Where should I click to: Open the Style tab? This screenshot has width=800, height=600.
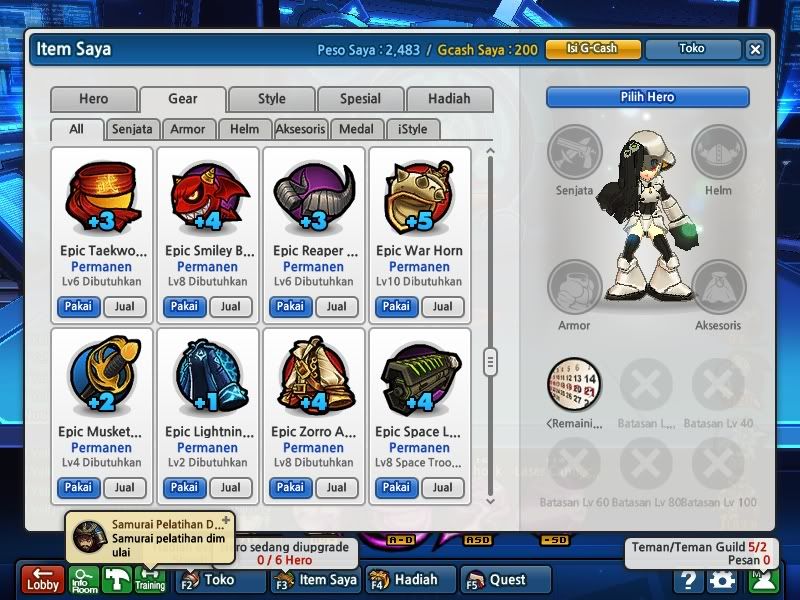(x=271, y=99)
